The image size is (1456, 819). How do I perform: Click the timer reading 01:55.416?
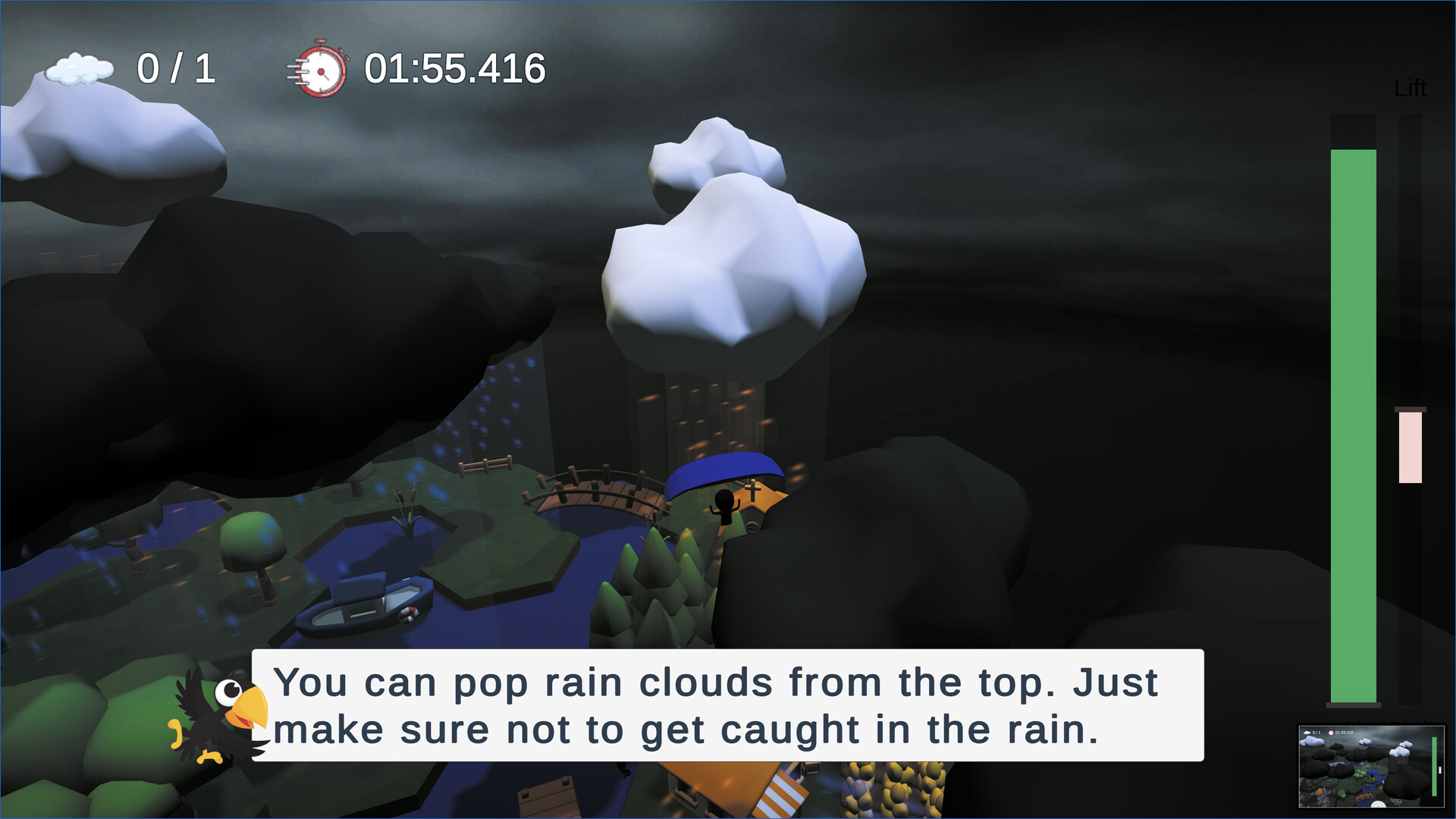click(x=455, y=68)
